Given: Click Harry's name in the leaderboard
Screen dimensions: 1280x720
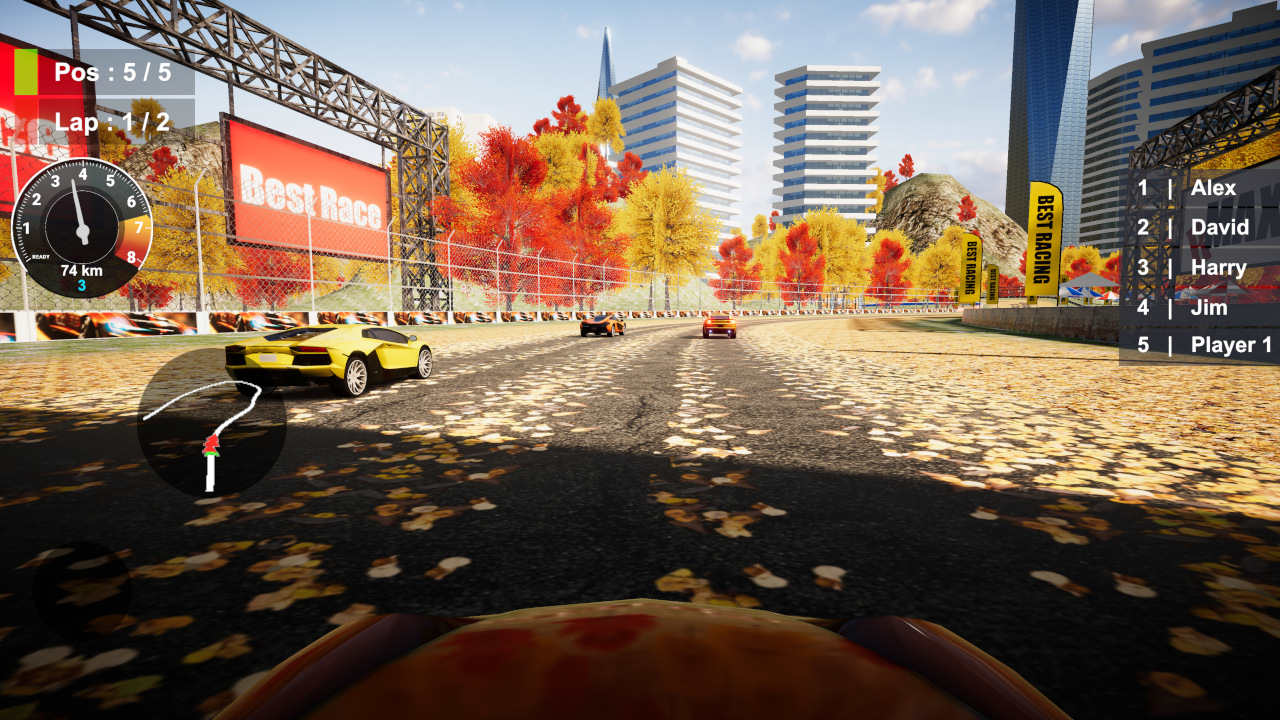Looking at the screenshot, I should click(1218, 268).
